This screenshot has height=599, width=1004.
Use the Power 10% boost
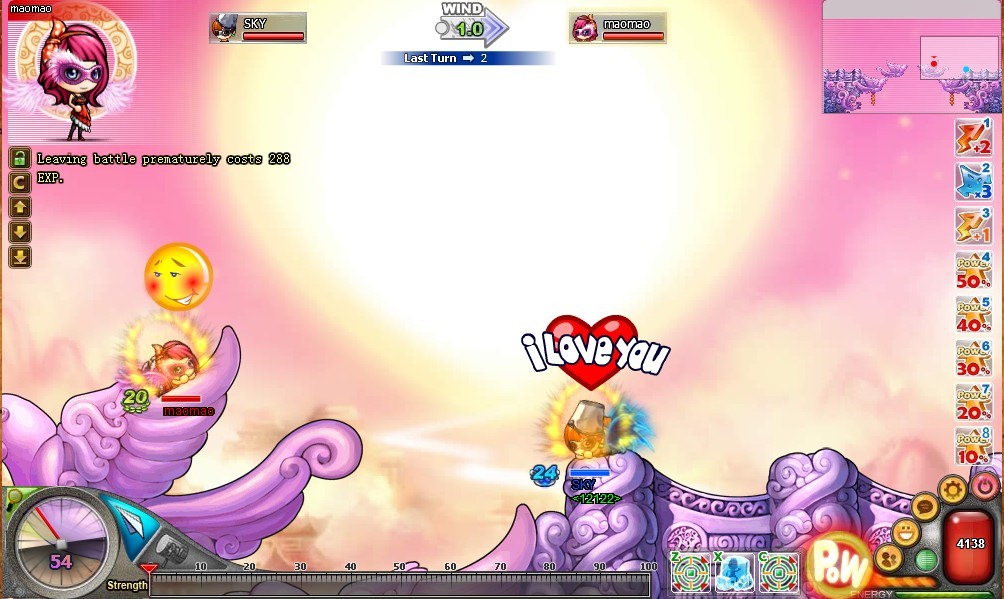[x=972, y=447]
